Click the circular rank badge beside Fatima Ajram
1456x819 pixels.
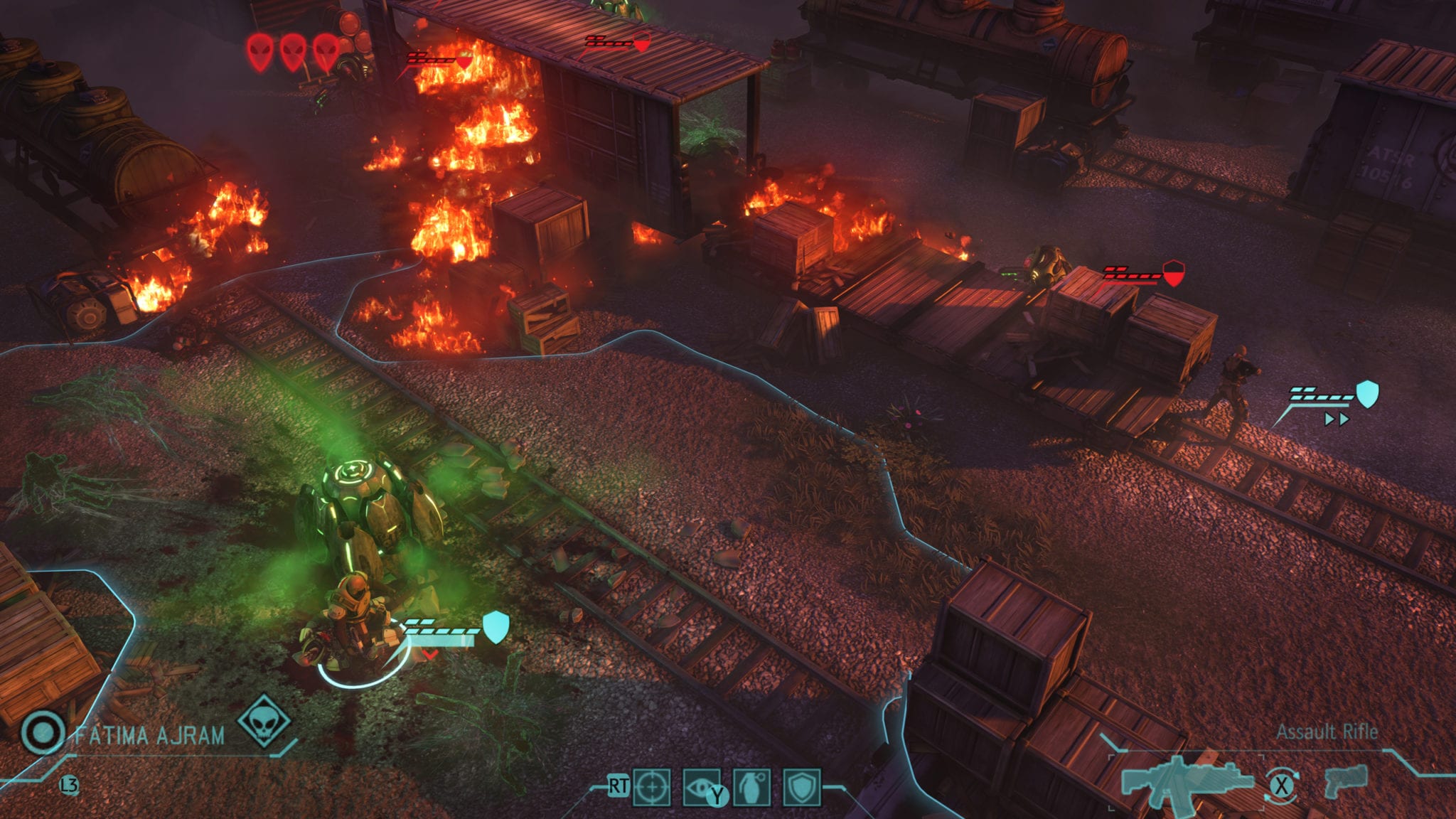click(x=43, y=732)
